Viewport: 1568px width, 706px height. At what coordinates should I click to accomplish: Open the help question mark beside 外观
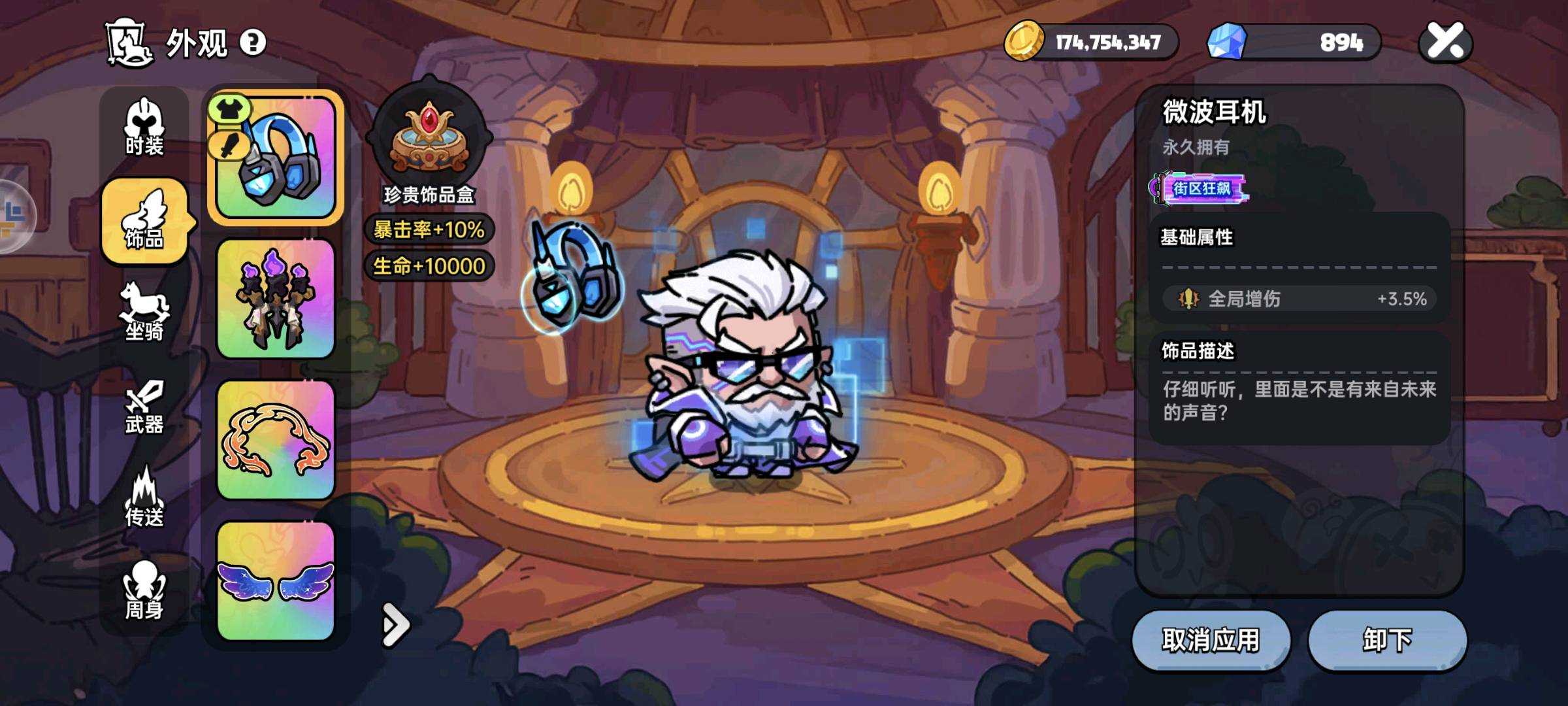pyautogui.click(x=253, y=43)
